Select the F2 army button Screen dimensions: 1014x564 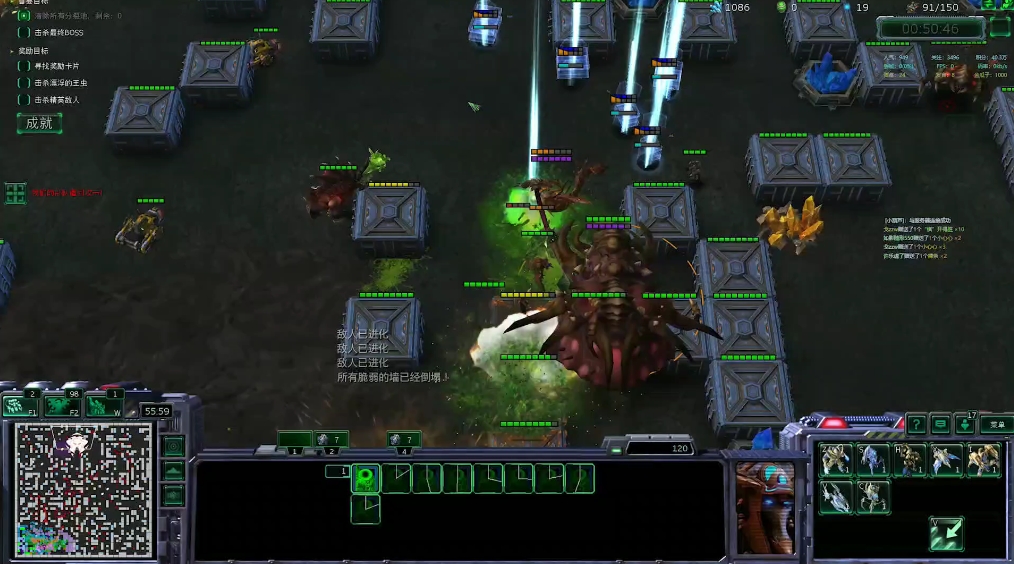(x=58, y=405)
